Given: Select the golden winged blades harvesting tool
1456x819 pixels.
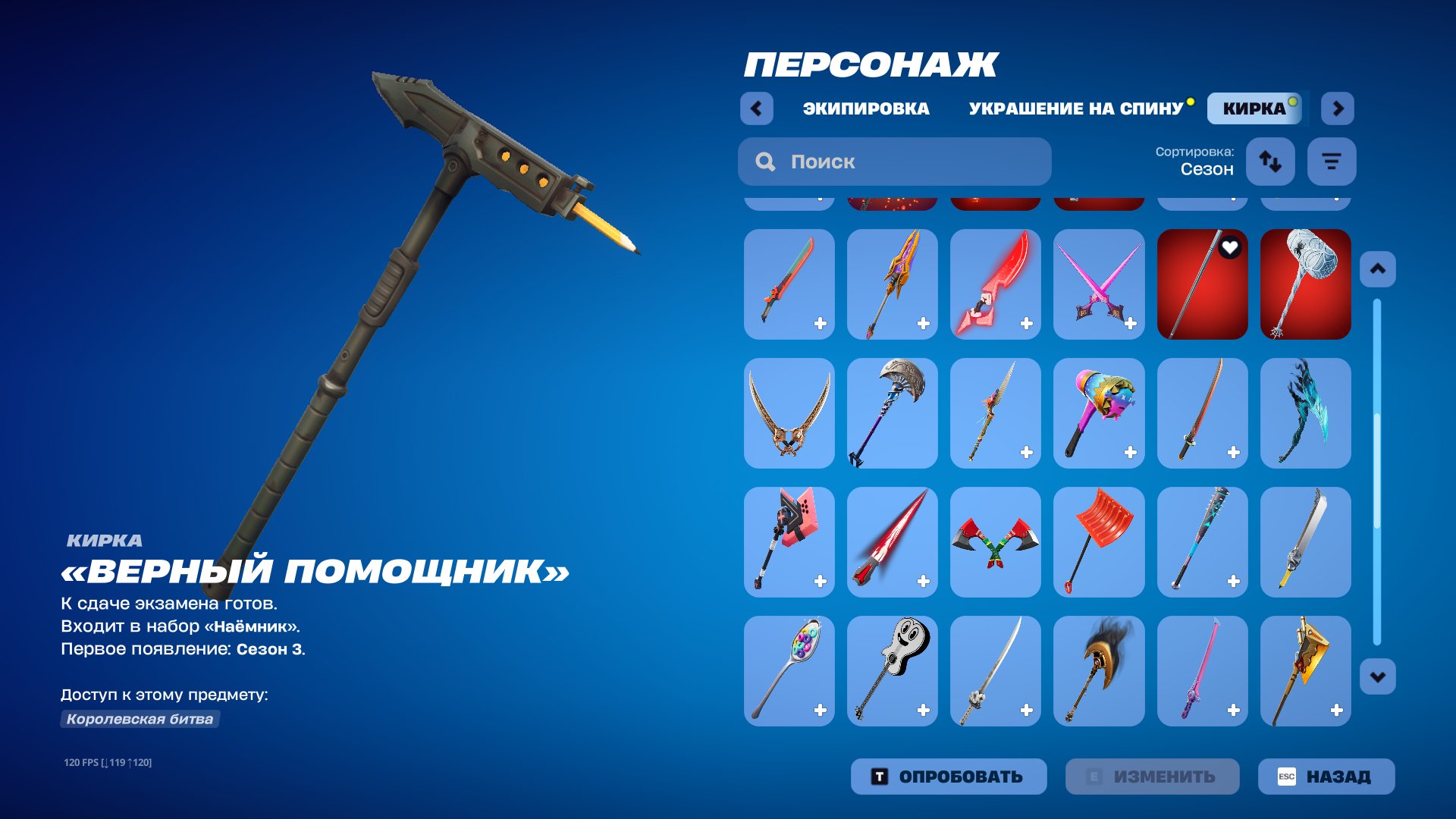Looking at the screenshot, I should click(789, 413).
